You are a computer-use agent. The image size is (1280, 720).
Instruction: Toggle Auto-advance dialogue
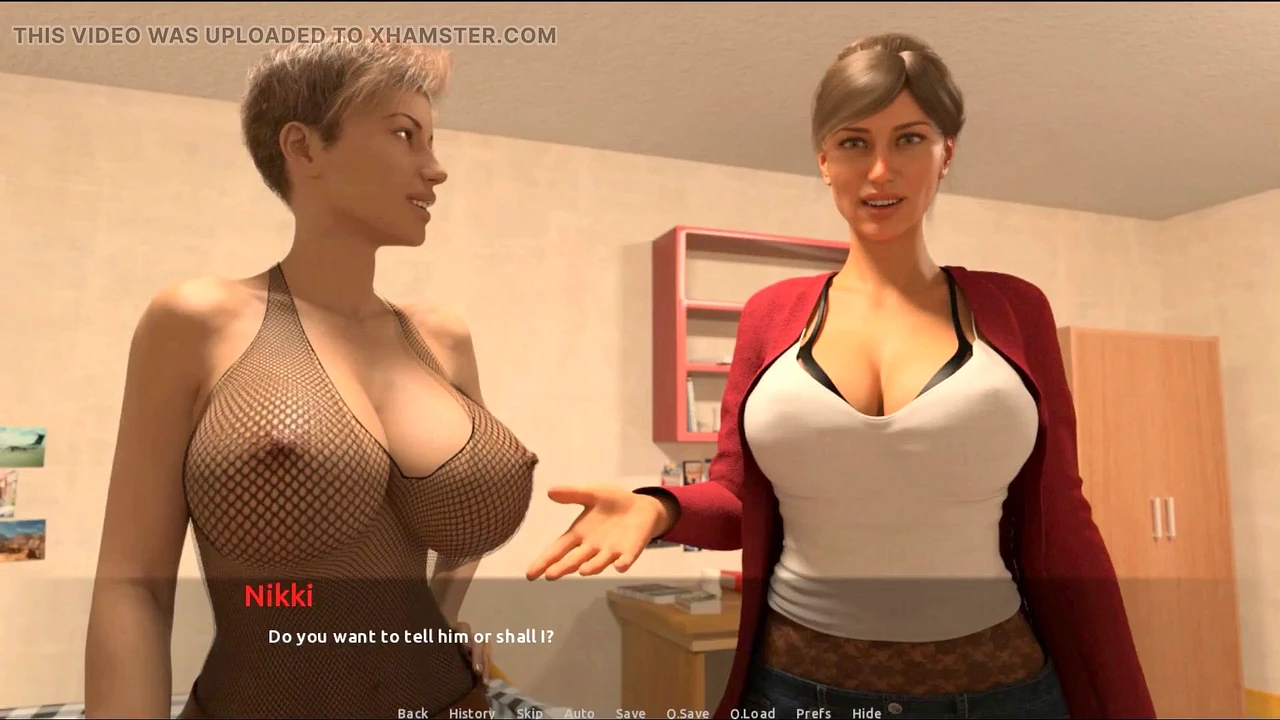pyautogui.click(x=579, y=713)
